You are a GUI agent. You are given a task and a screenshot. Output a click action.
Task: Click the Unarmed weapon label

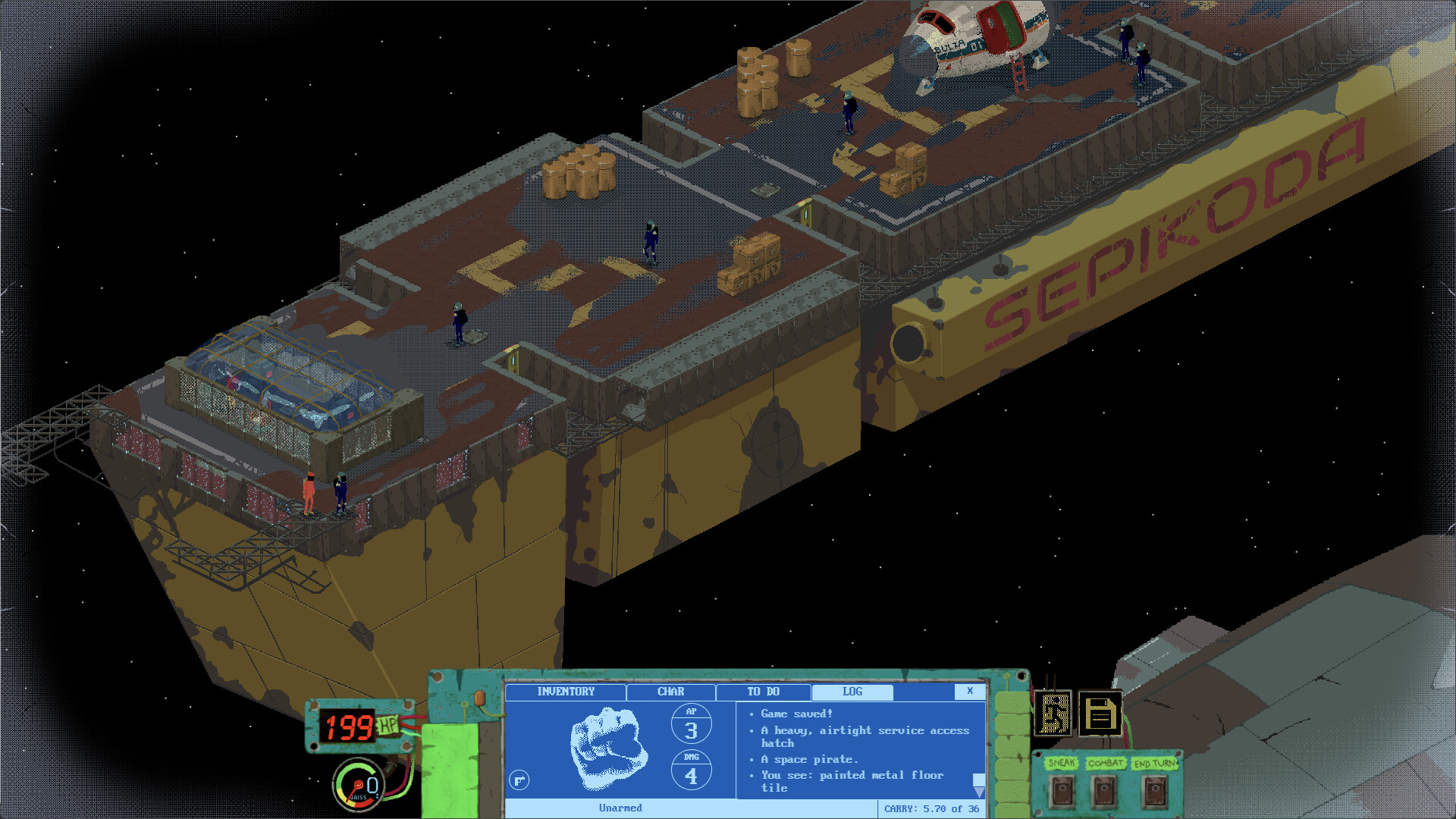pyautogui.click(x=621, y=808)
